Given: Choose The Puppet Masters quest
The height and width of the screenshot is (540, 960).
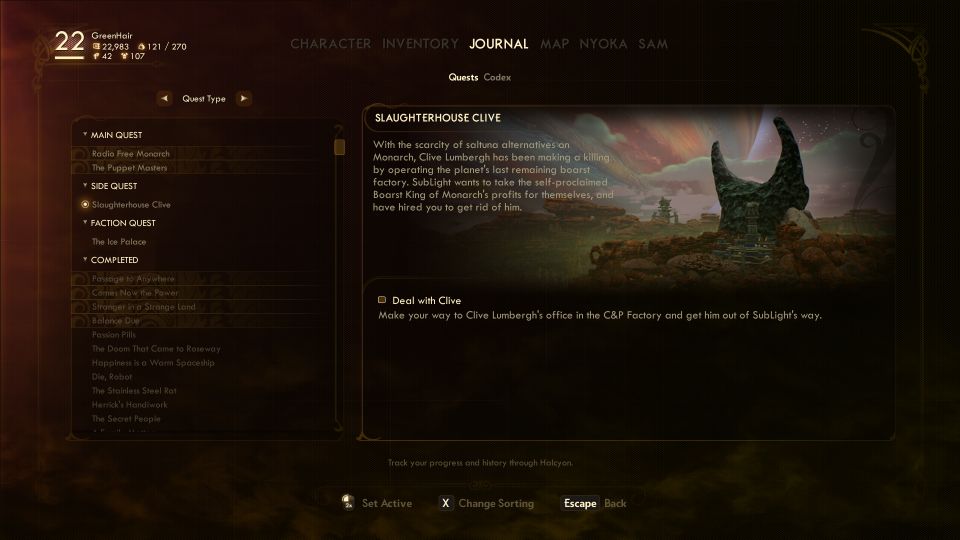Looking at the screenshot, I should coord(129,168).
